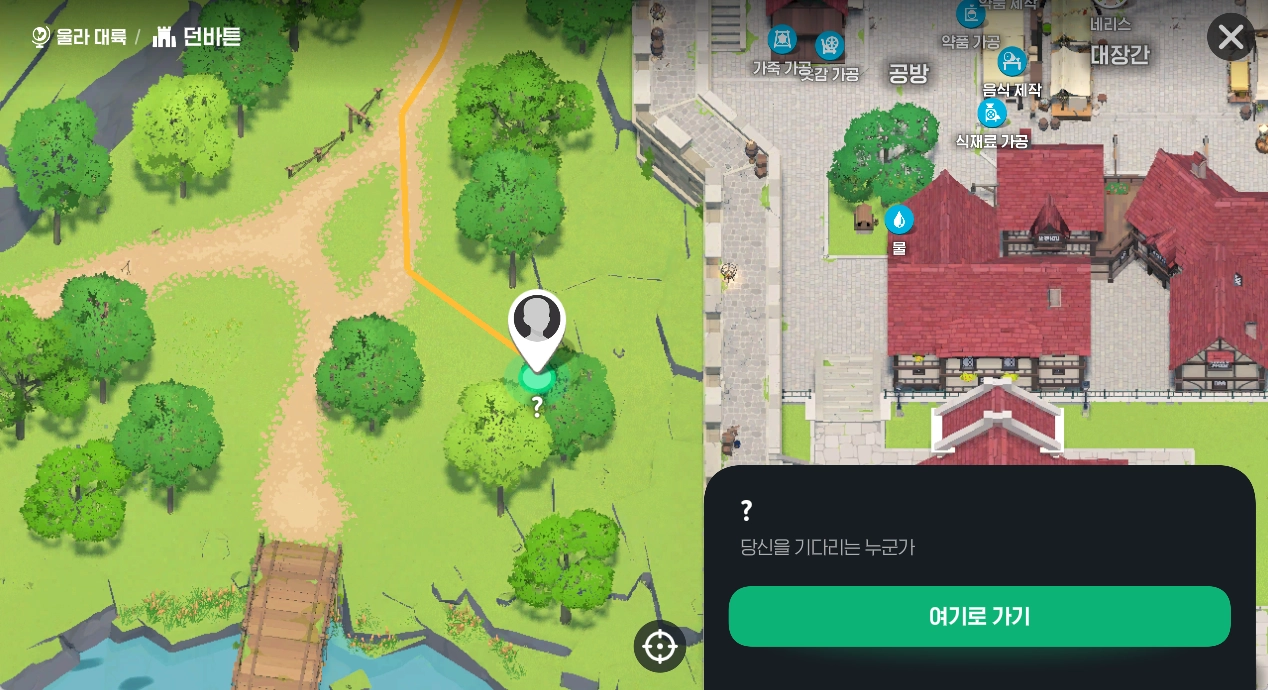Choose the 식재료 가공 ingredient processing marker
The image size is (1268, 690).
(x=991, y=113)
